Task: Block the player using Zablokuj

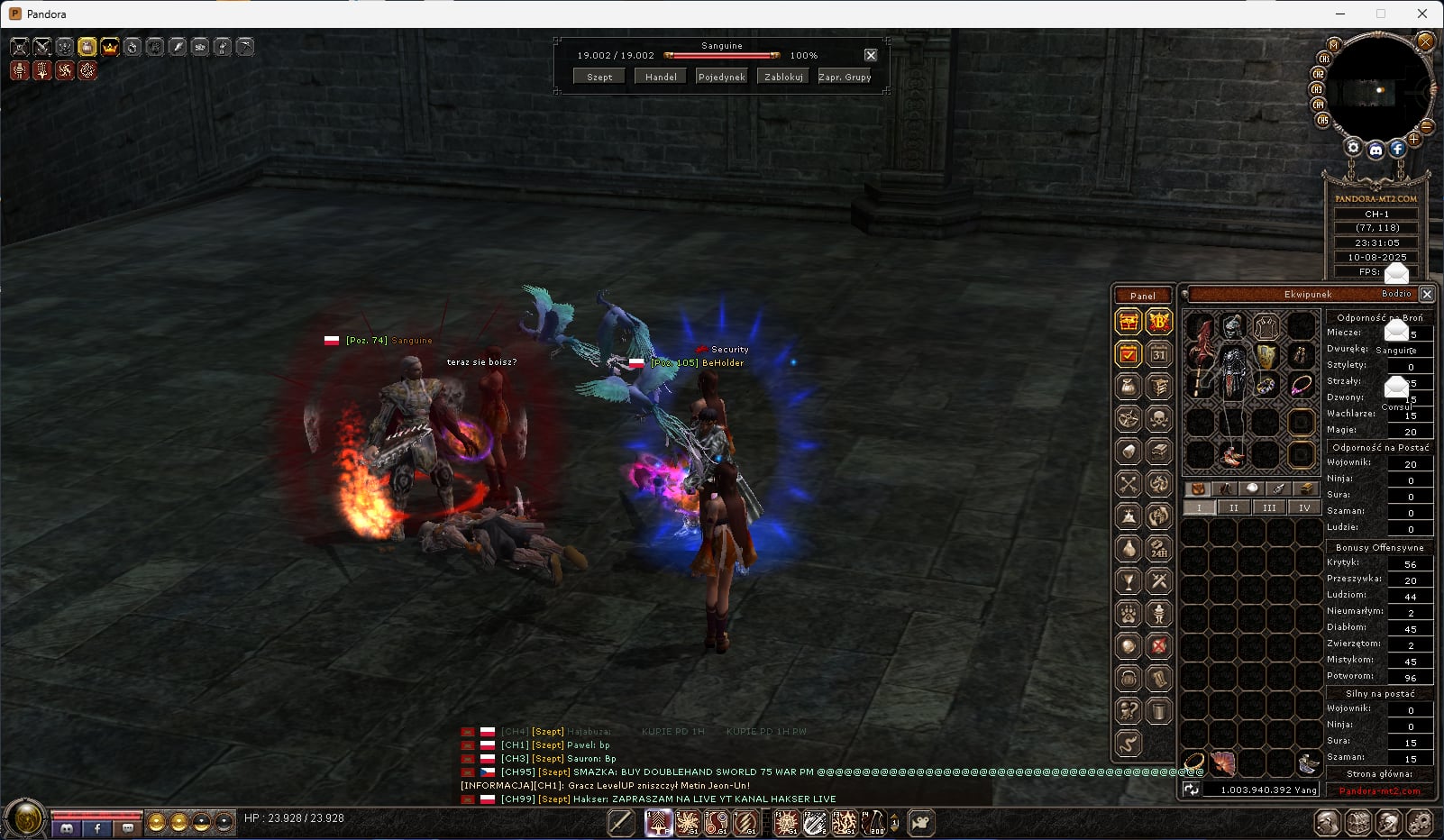Action: pos(783,78)
